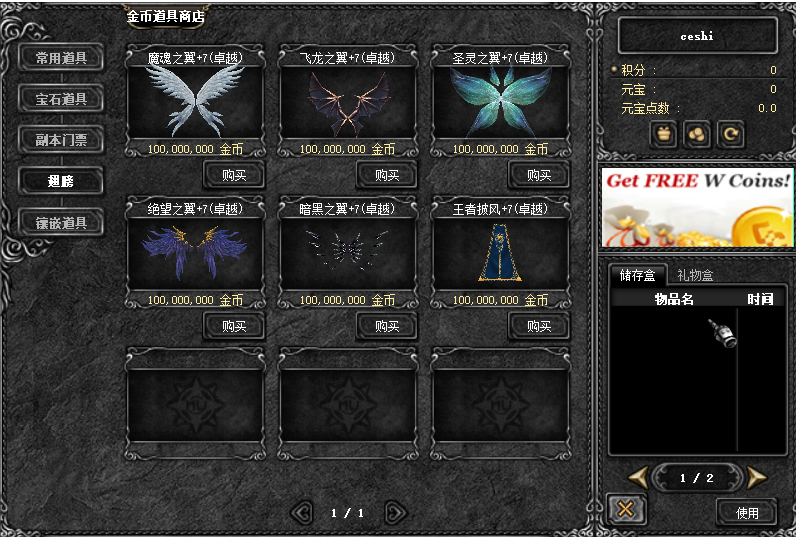This screenshot has width=796, height=537.
Task: Buy the 绝望之翼+7 wings
Action: (234, 326)
